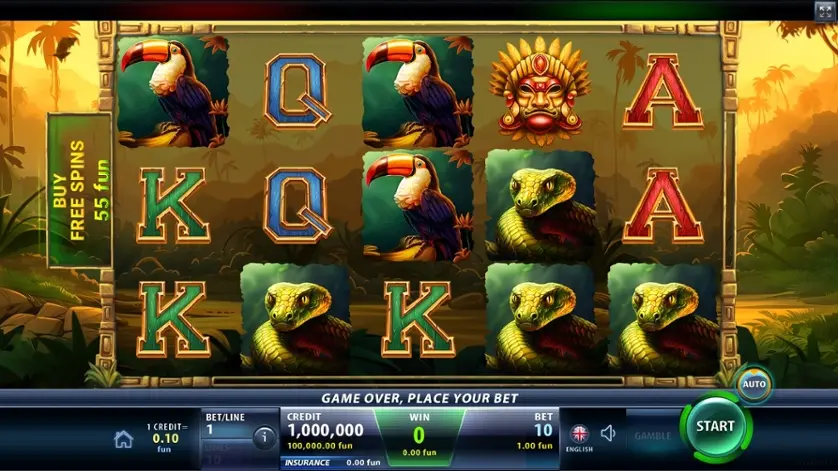This screenshot has height=471, width=838.
Task: Switch language via the English flag
Action: click(x=579, y=434)
